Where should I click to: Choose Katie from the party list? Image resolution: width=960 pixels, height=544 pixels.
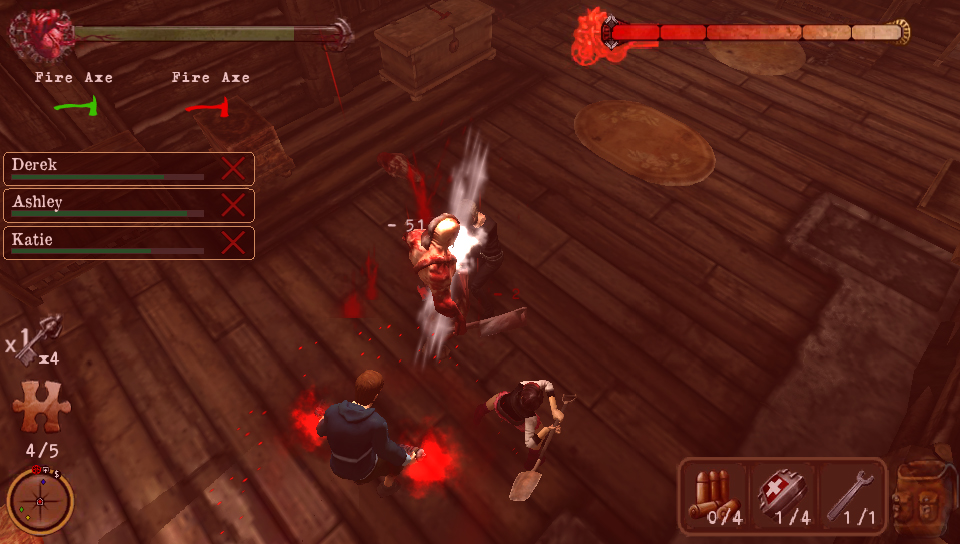[x=110, y=243]
